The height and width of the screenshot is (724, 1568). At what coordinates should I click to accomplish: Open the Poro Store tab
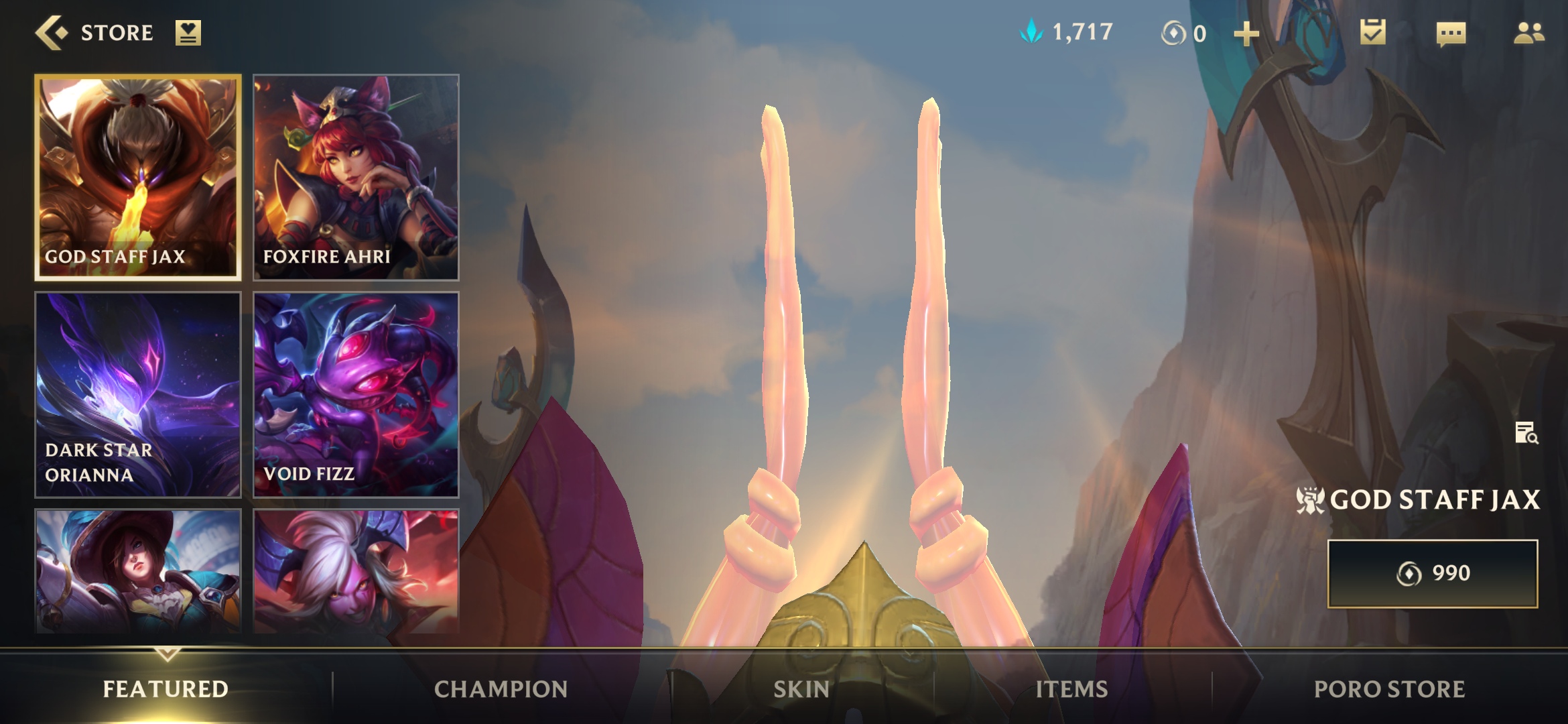(1389, 689)
